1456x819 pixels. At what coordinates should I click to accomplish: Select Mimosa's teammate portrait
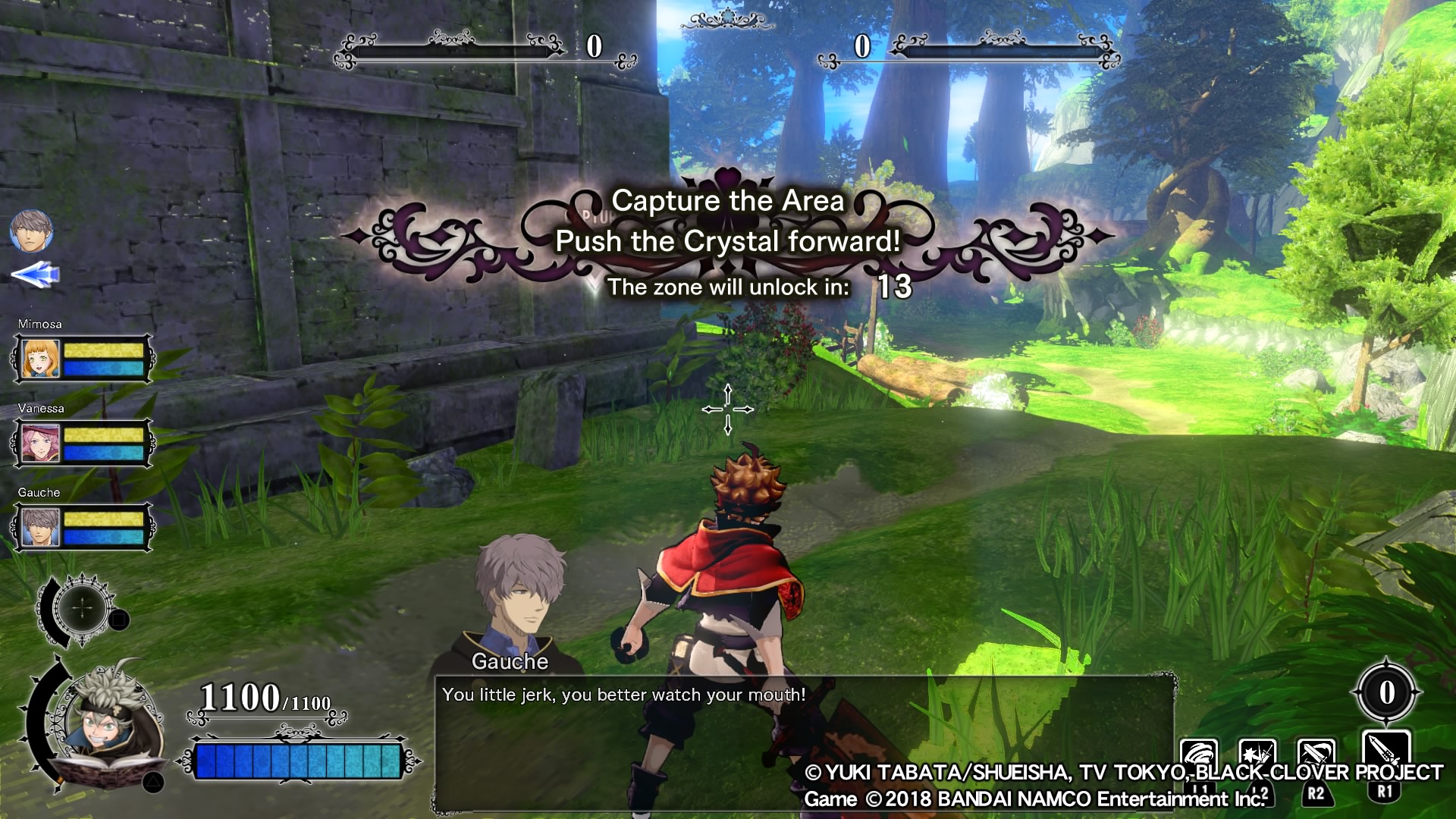[x=41, y=359]
